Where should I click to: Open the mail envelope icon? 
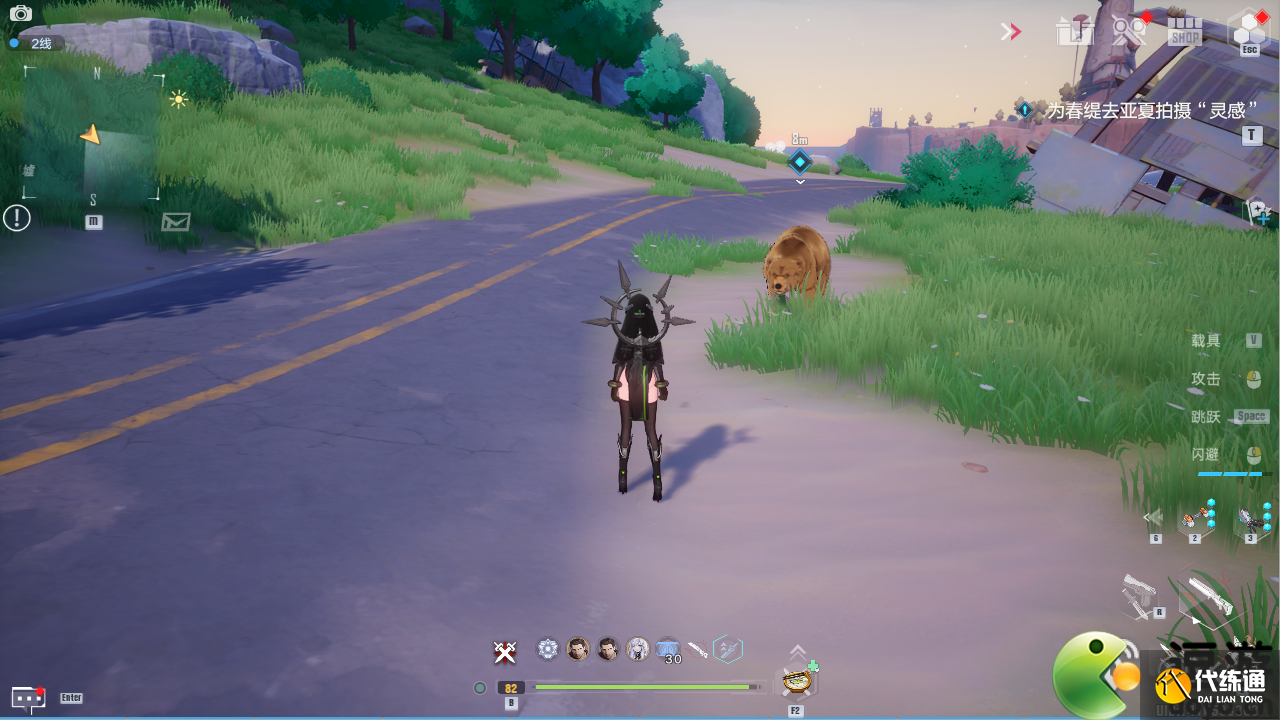tap(176, 221)
